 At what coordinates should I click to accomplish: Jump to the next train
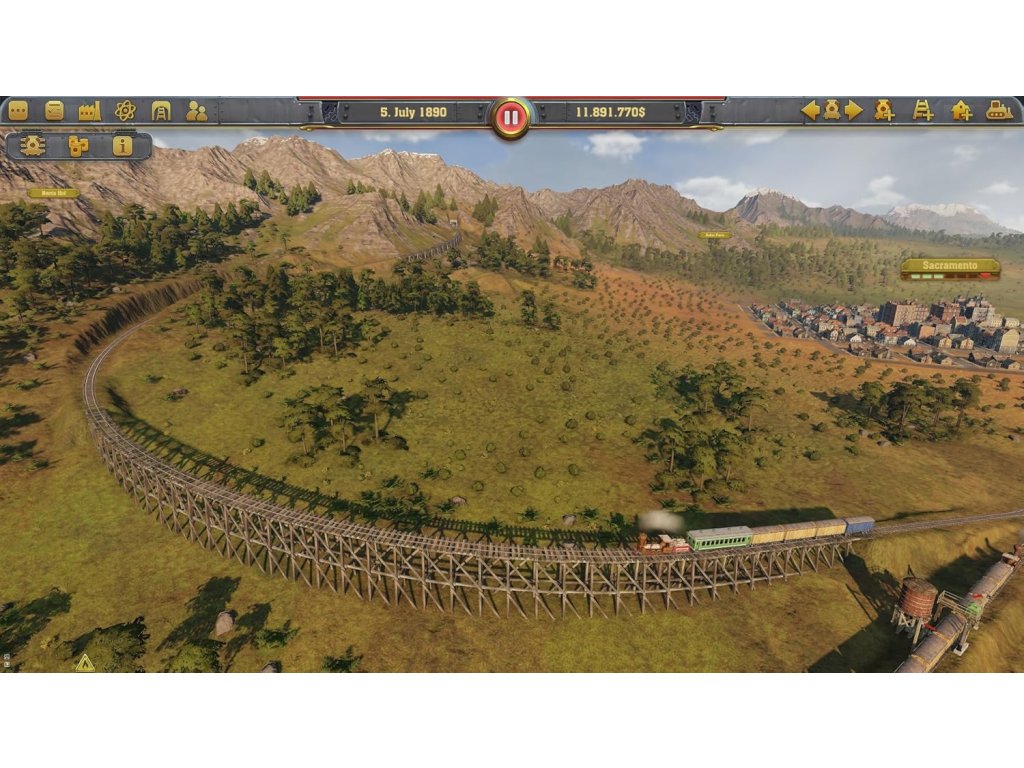tap(854, 111)
